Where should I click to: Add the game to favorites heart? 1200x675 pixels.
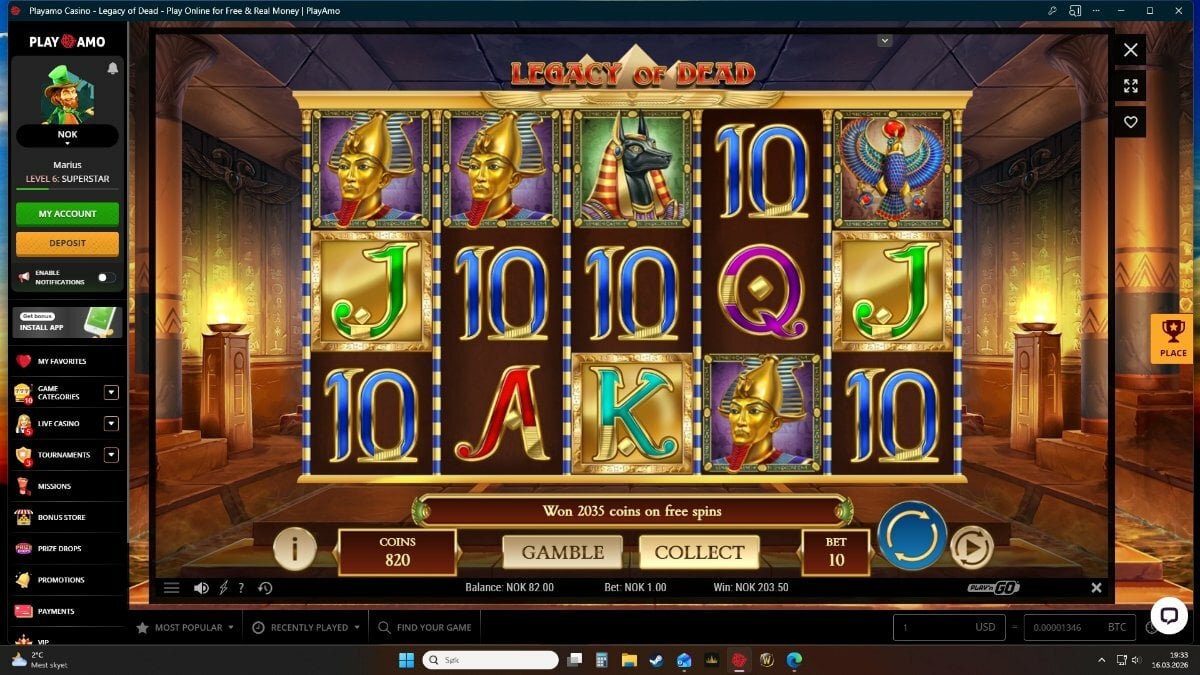click(1130, 122)
